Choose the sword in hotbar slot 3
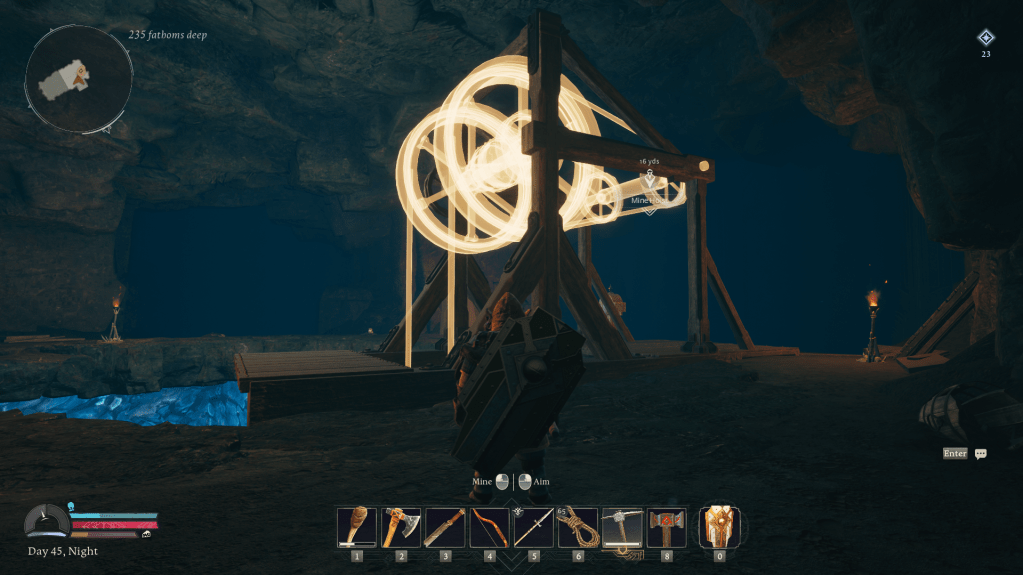 tap(445, 527)
